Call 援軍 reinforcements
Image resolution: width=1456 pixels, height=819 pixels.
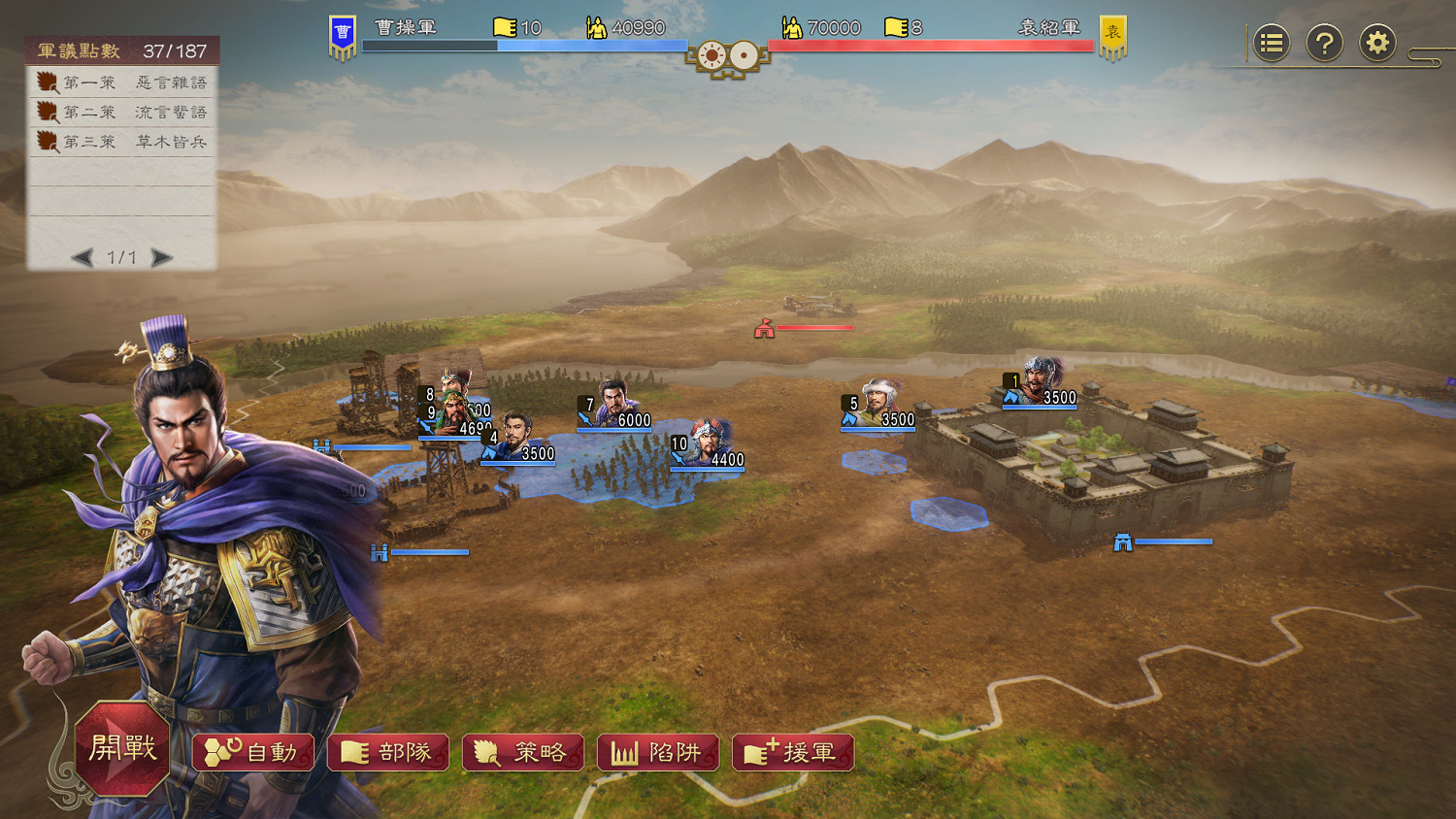pos(793,753)
